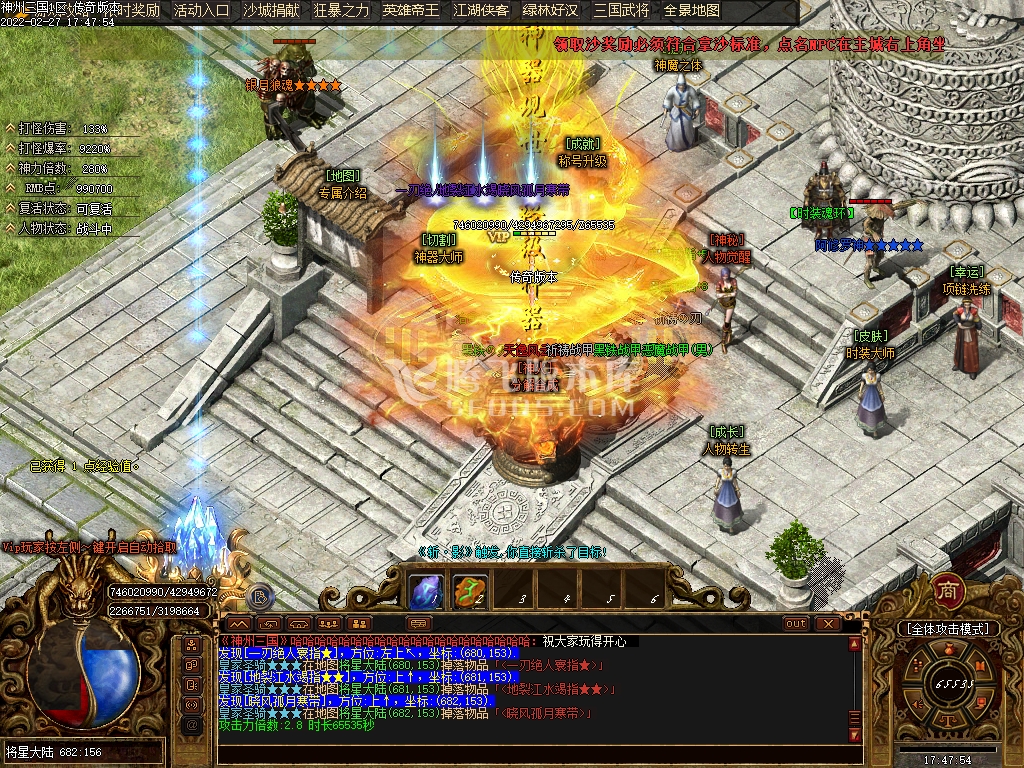Image resolution: width=1024 pixels, height=768 pixels.
Task: Select the 绿林好汉 menu entry
Action: [551, 11]
